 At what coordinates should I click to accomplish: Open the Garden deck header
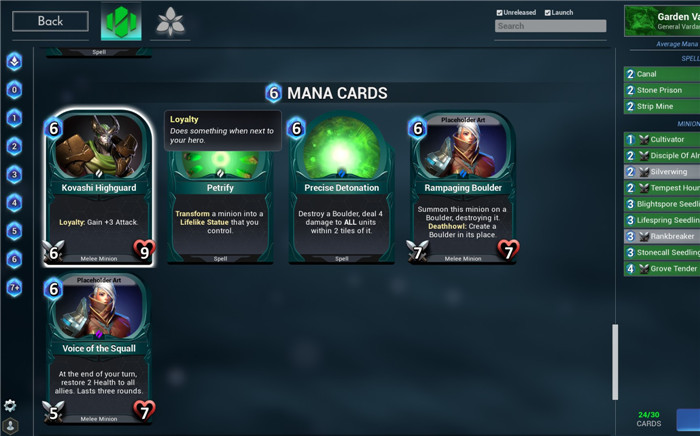point(661,21)
